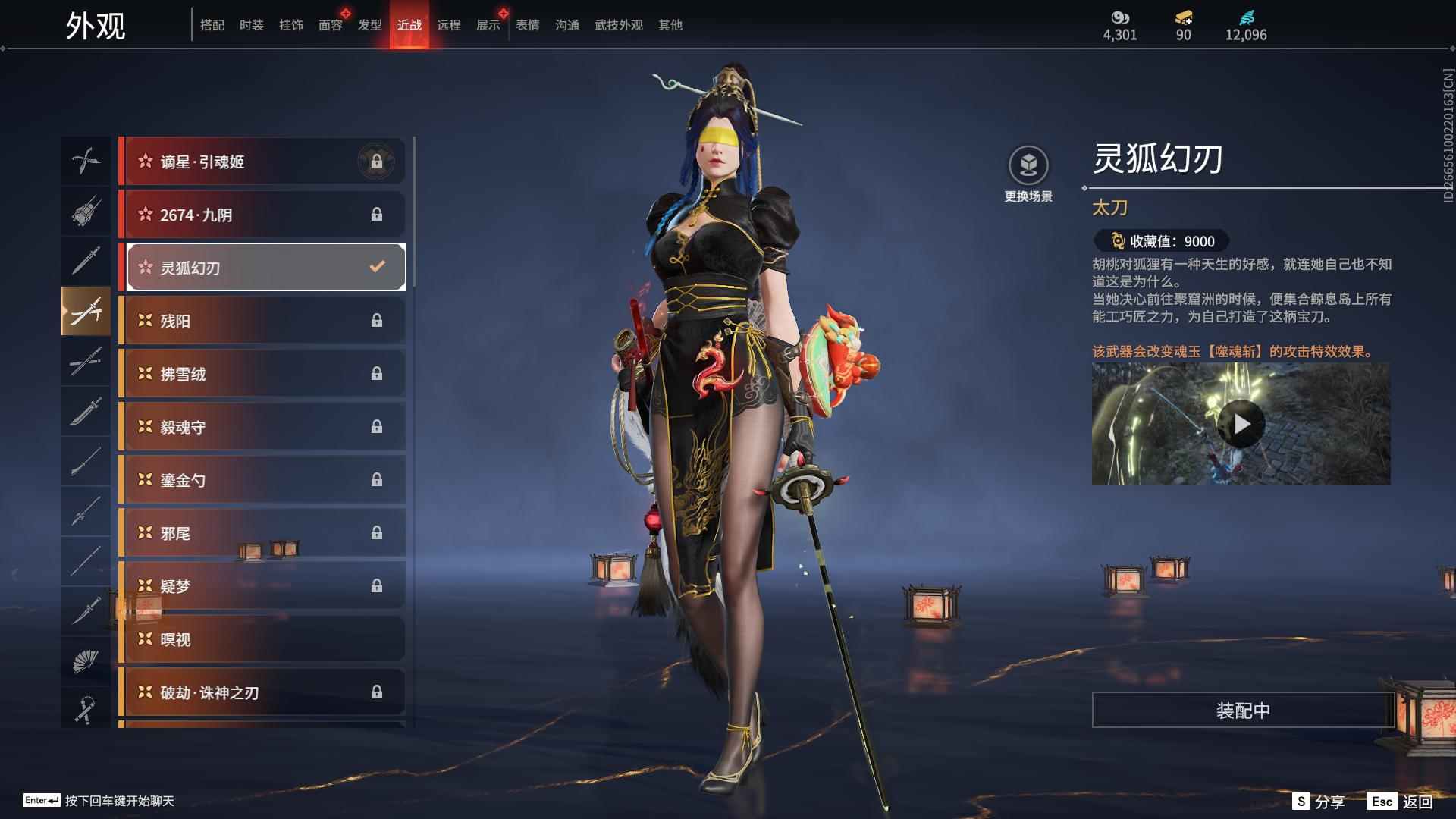The width and height of the screenshot is (1456, 819).
Task: Play the weapon effect preview video
Action: (x=1241, y=424)
